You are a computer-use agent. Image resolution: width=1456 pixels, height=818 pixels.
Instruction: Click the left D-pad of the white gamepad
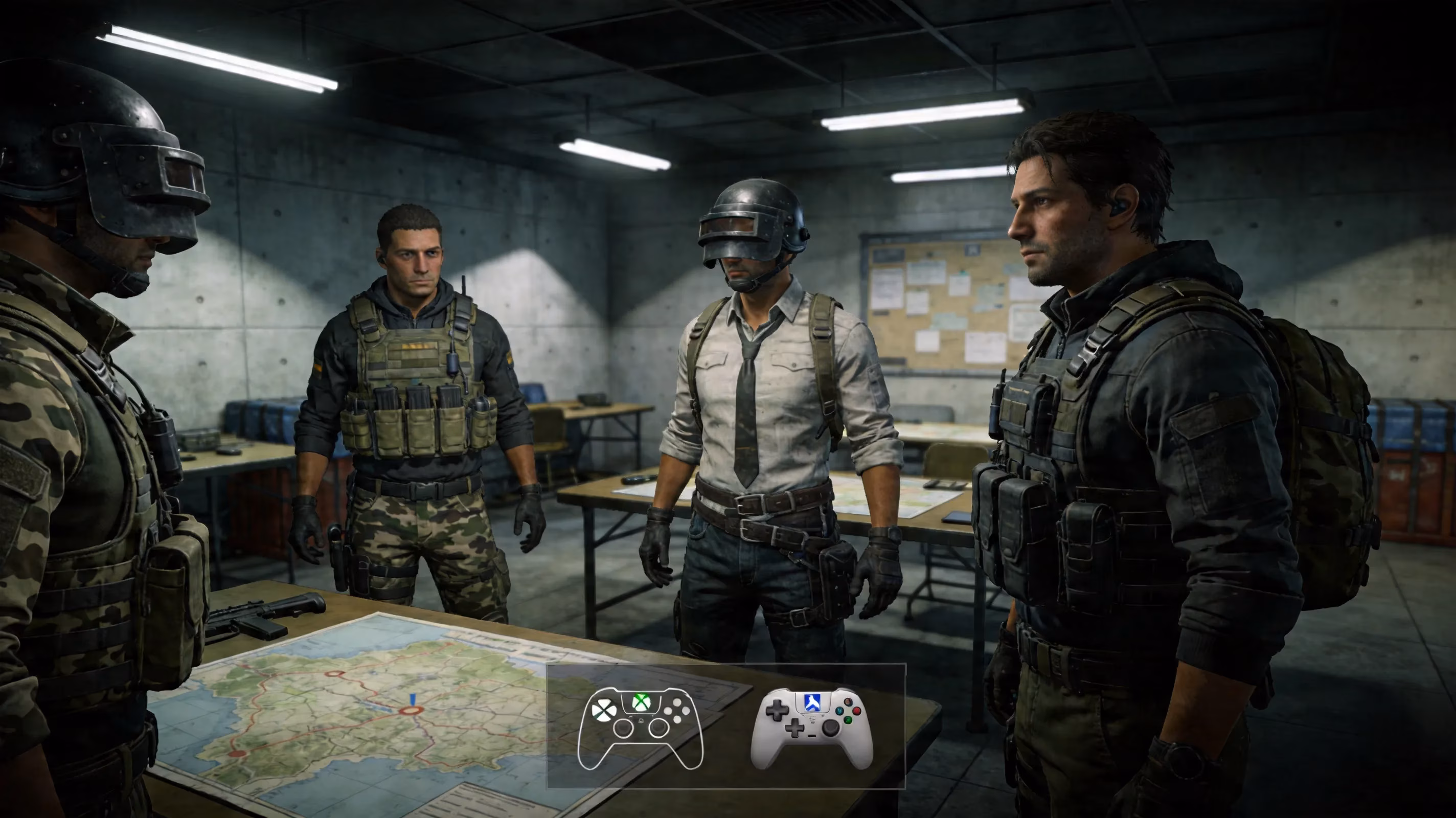coord(777,712)
